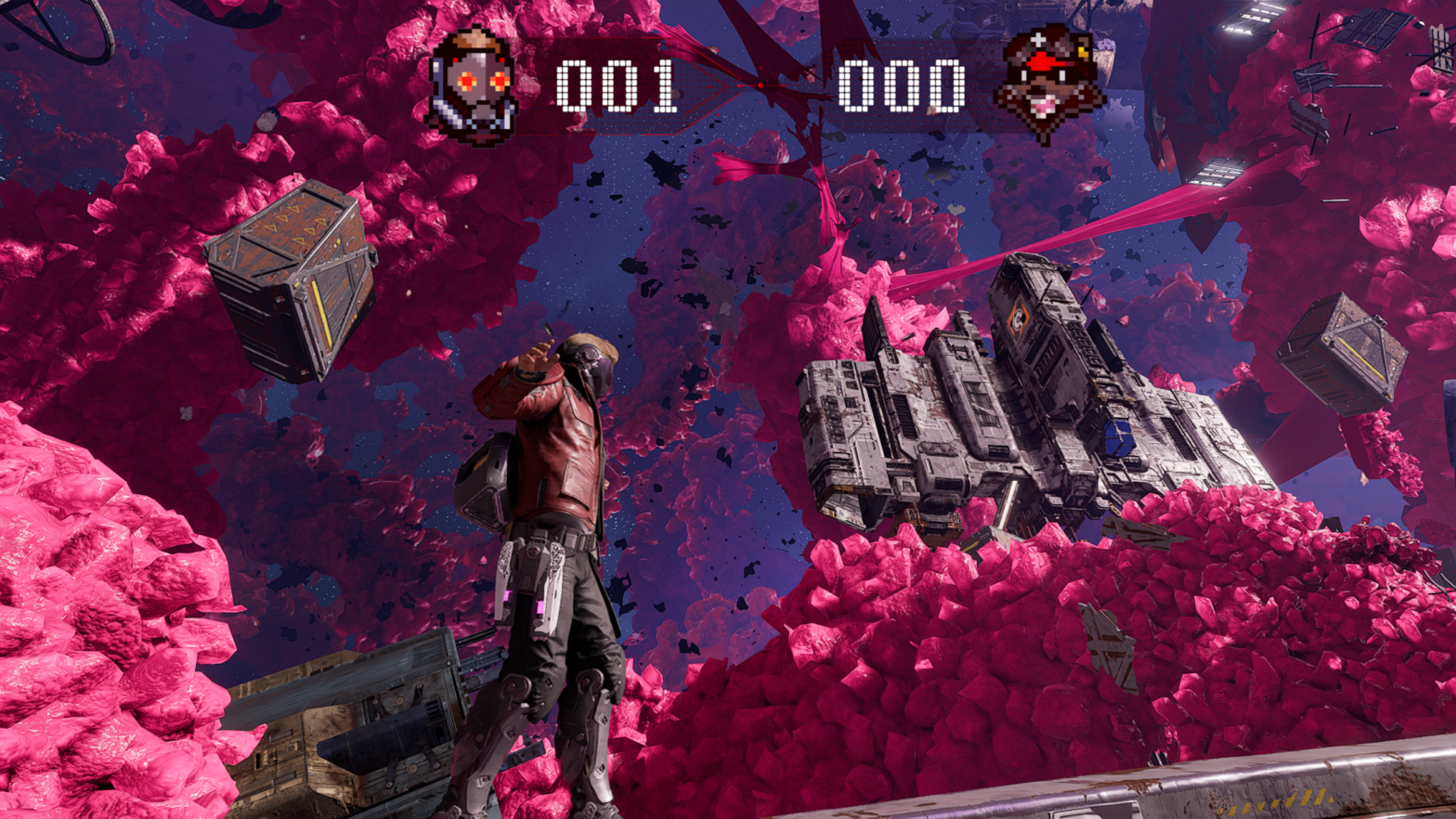Select Rocket's pixel portrait on the scoreboard

pyautogui.click(x=1048, y=83)
